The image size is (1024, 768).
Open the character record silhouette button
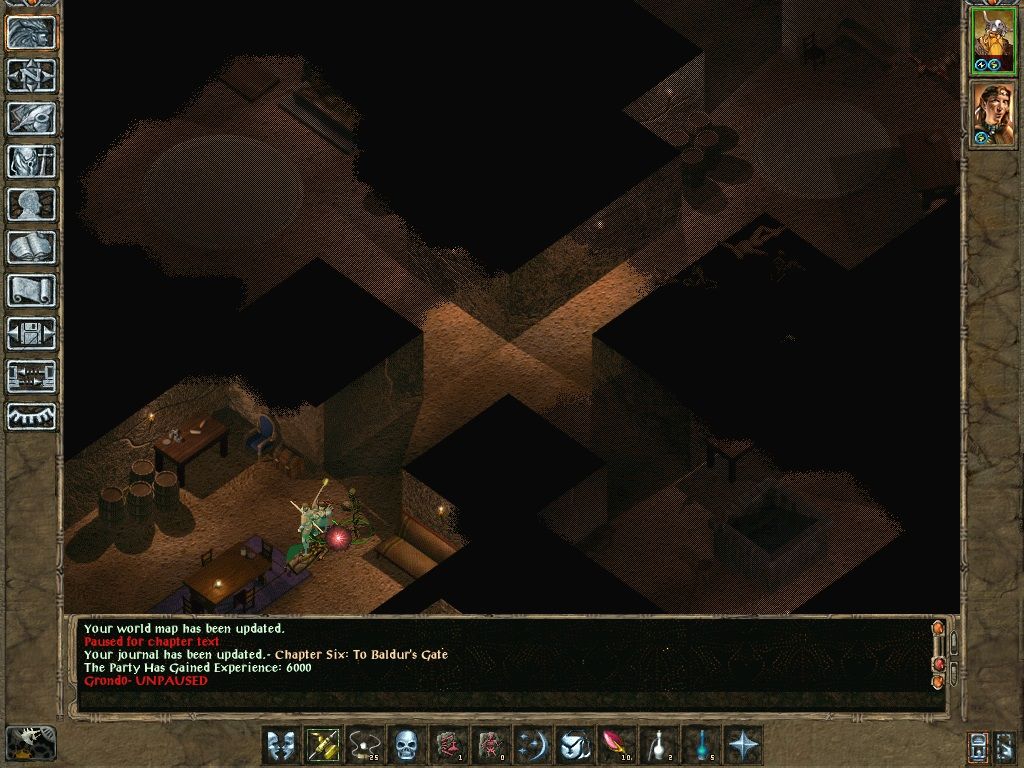tap(32, 204)
